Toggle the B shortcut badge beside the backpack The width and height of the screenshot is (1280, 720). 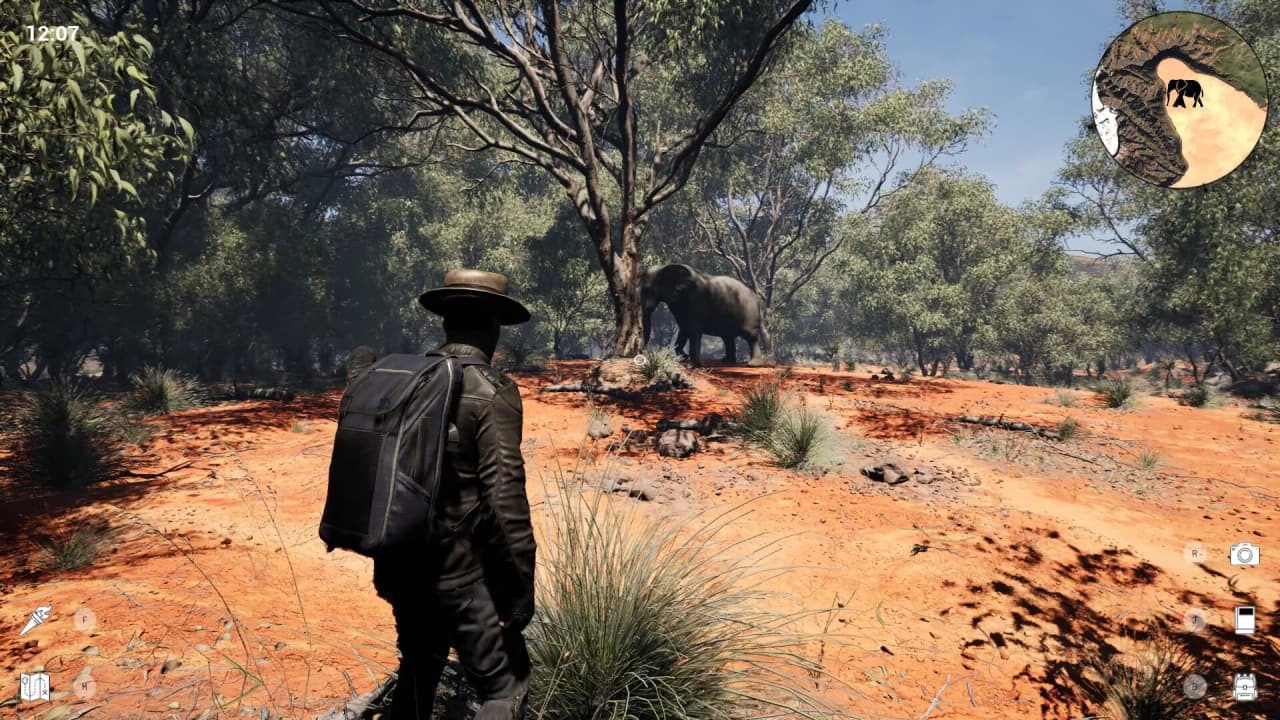click(x=1194, y=687)
